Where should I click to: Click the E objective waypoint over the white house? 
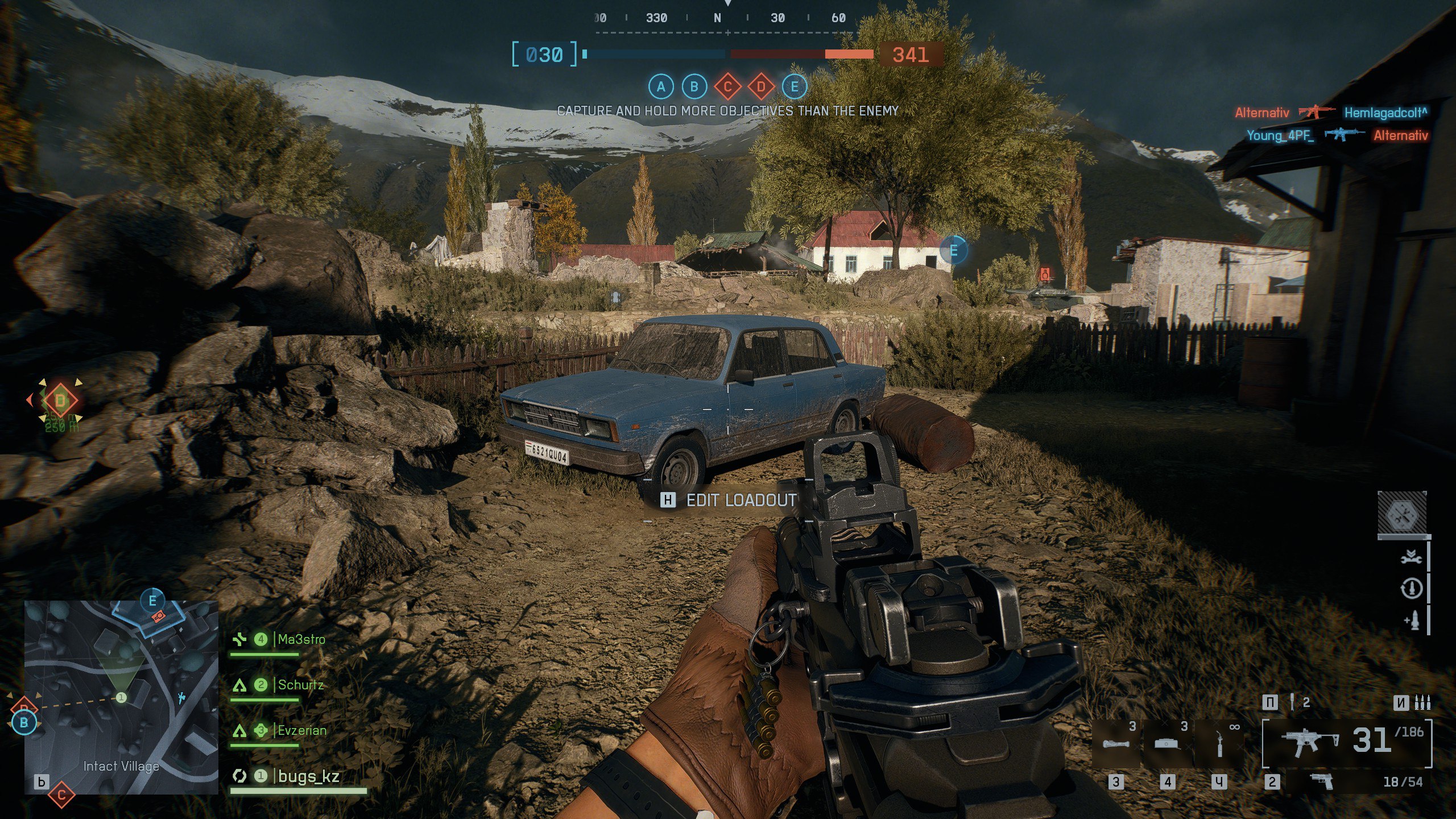pos(954,250)
